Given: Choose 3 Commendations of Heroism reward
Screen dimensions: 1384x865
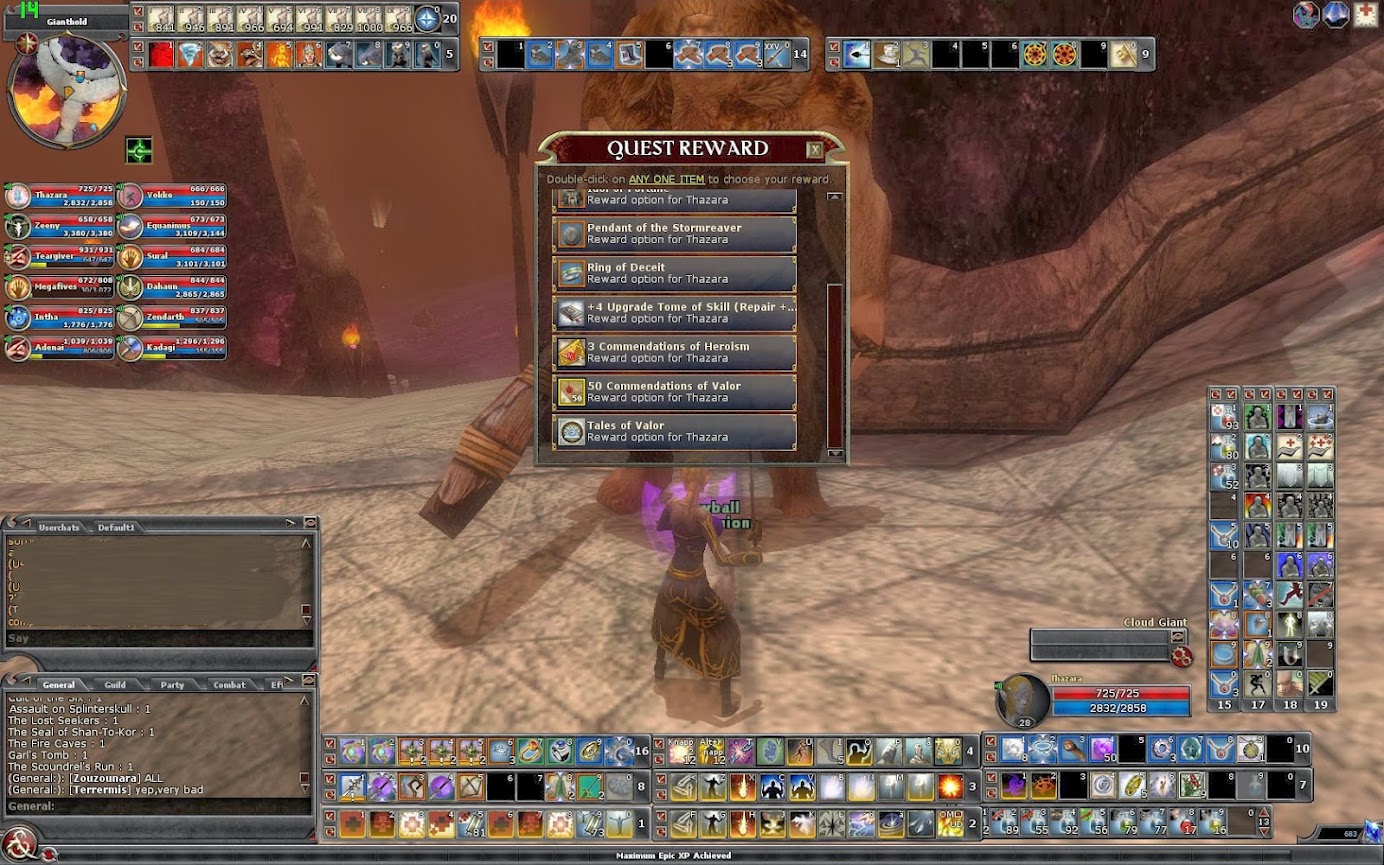Looking at the screenshot, I should click(674, 353).
